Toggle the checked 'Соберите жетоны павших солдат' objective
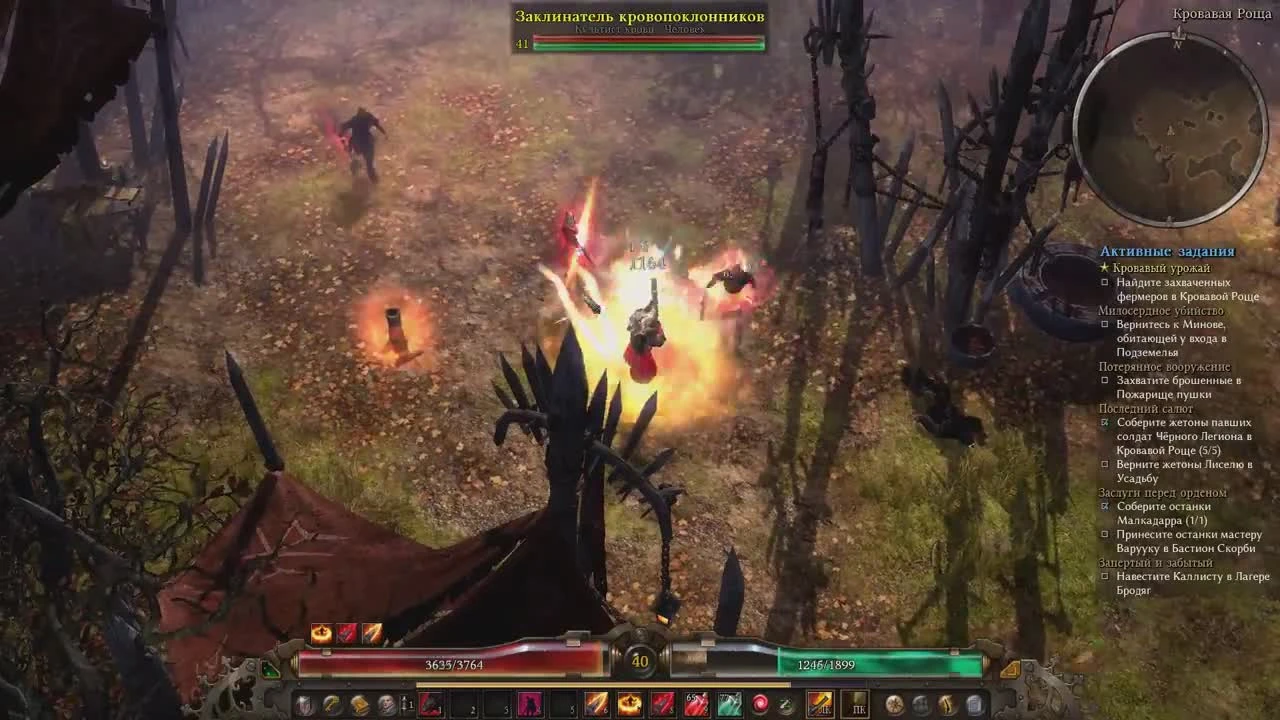The image size is (1280, 720). (1104, 424)
